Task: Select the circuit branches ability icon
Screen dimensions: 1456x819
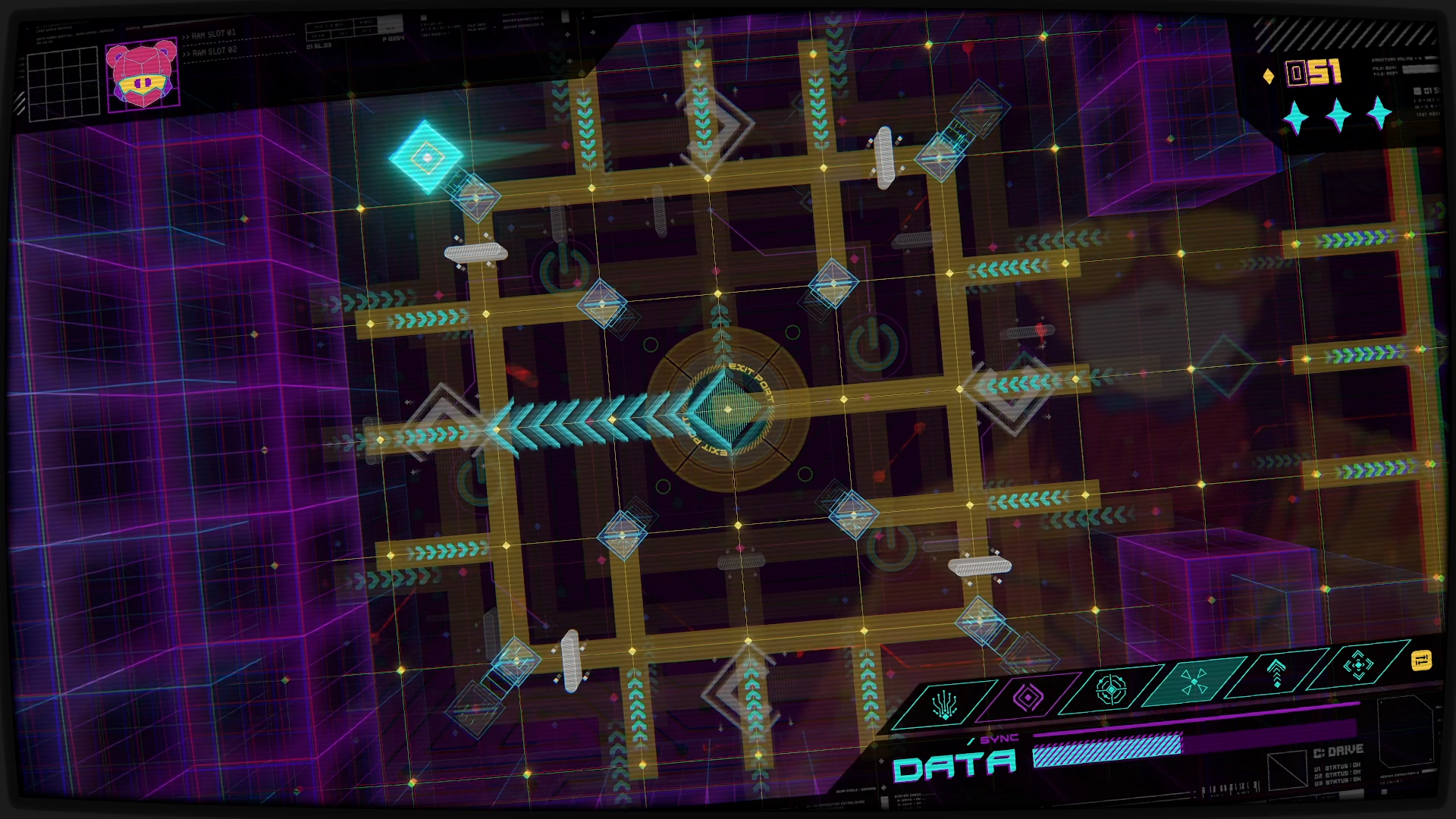Action: [945, 705]
